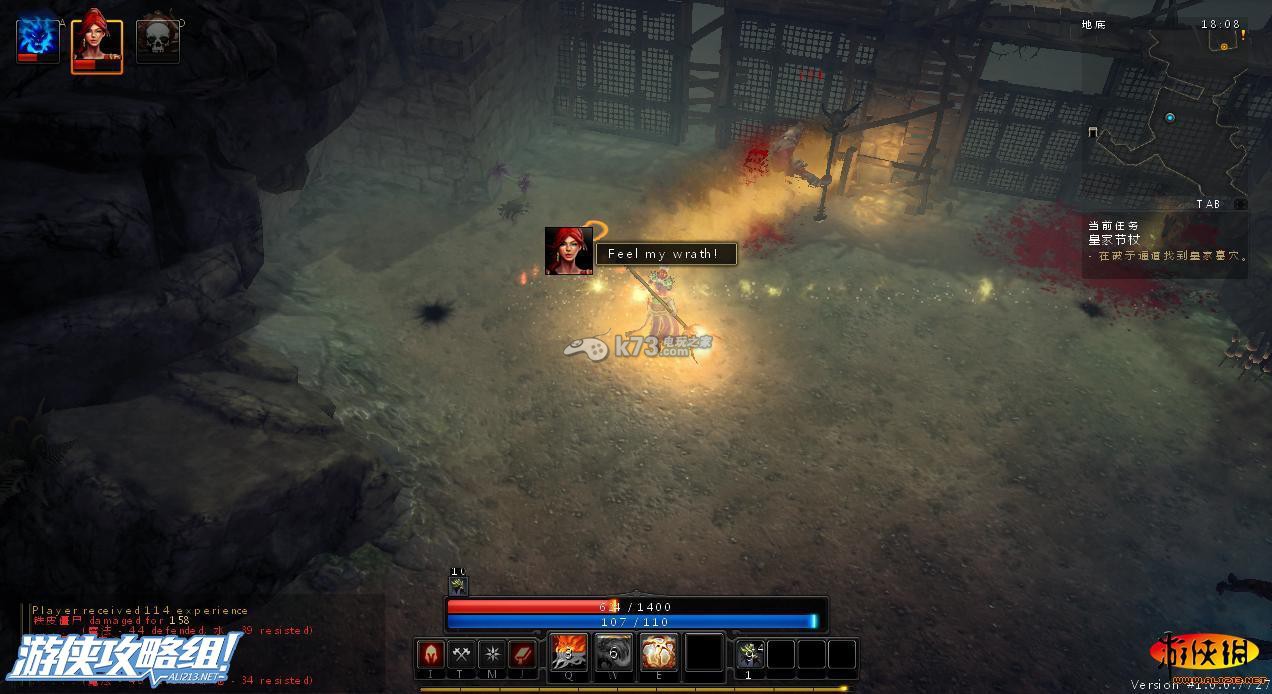Use the item in quick slot 1
This screenshot has height=694, width=1272.
[750, 654]
